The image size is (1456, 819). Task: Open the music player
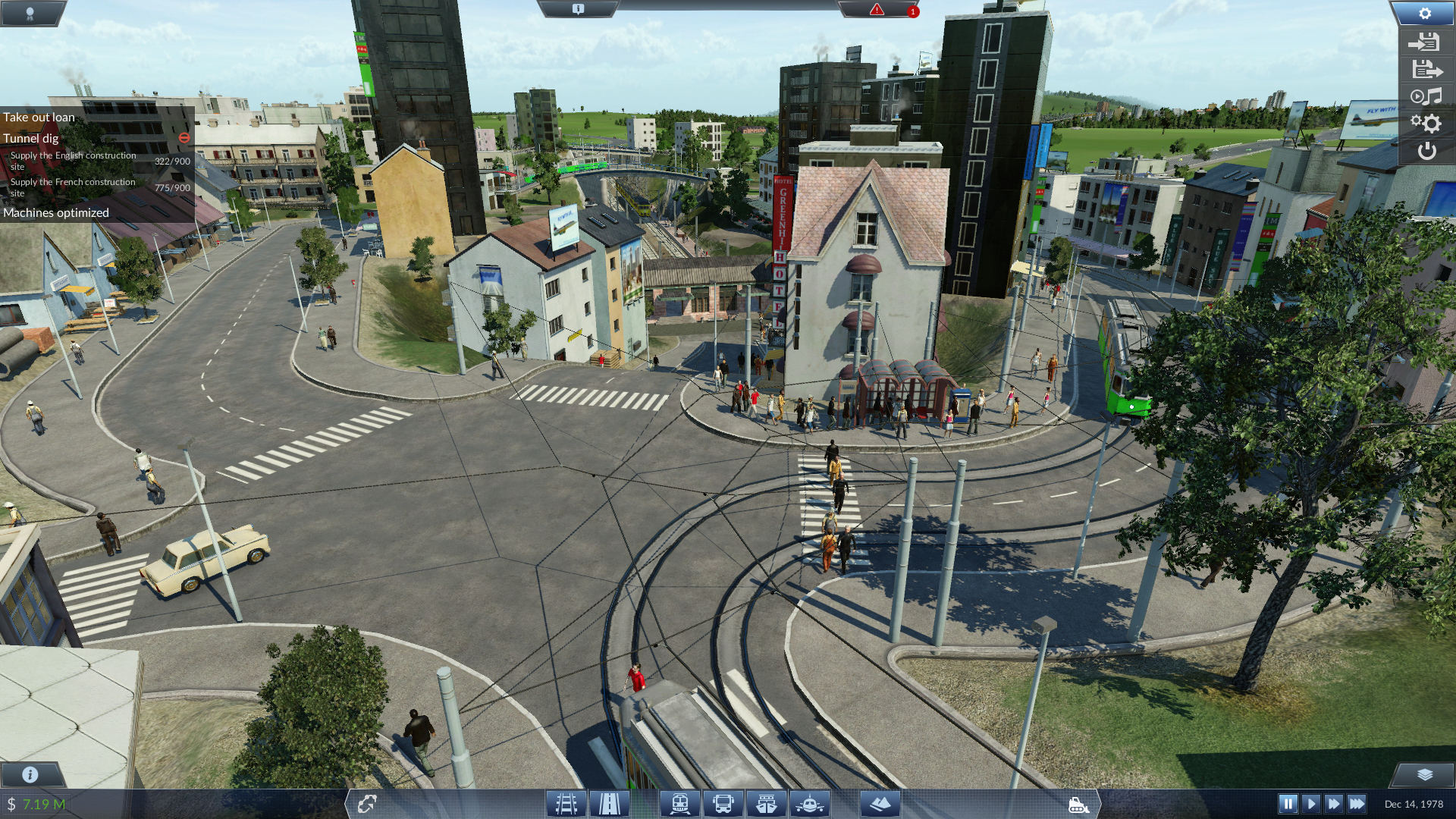click(x=1426, y=97)
